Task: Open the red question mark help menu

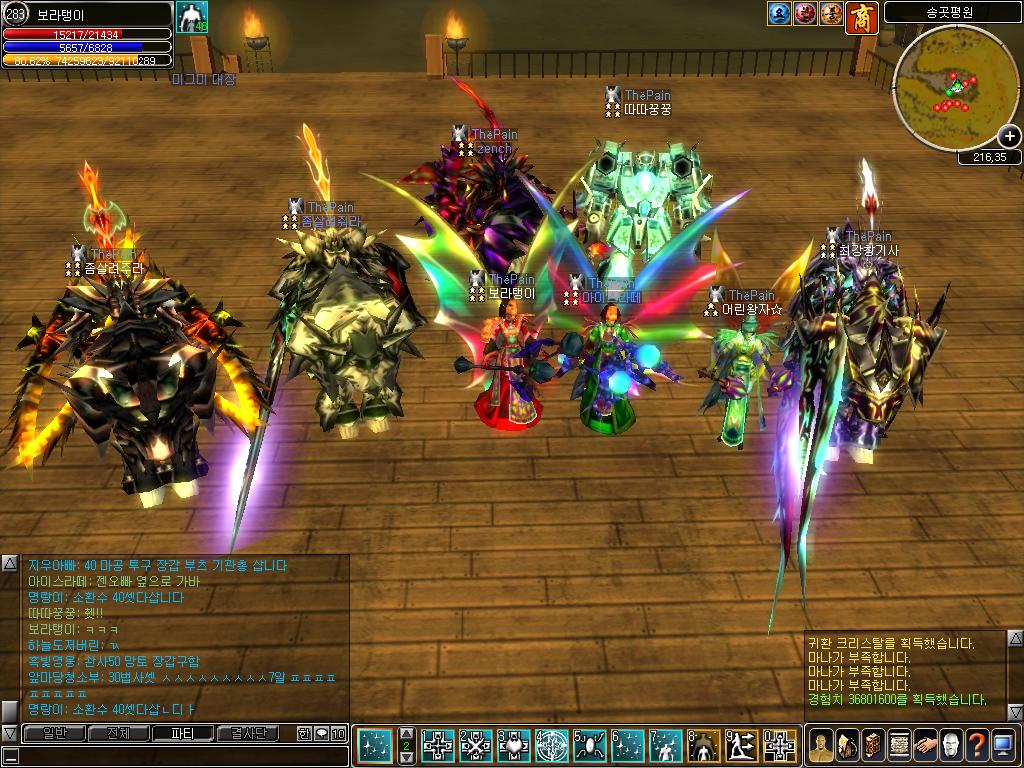Action: 977,746
